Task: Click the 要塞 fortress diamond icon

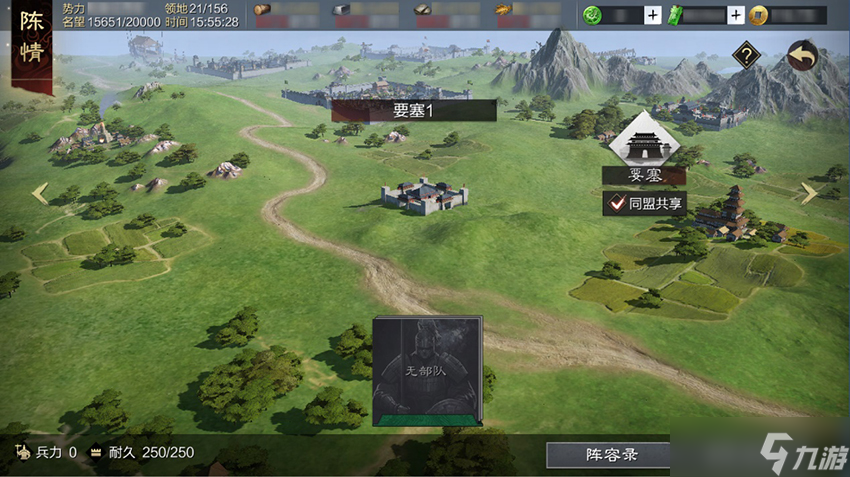Action: tap(644, 143)
